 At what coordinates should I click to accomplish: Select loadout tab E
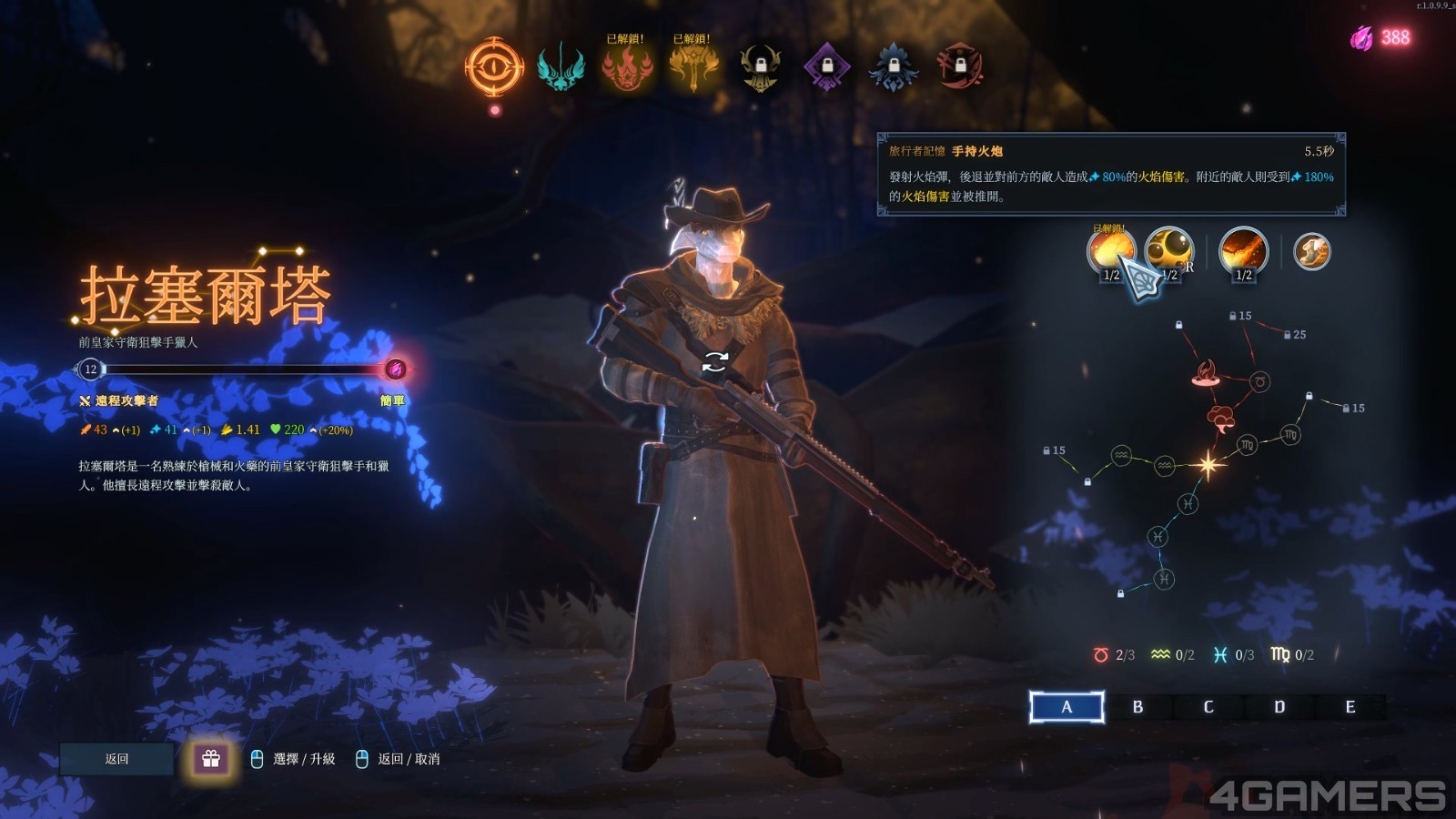click(1350, 707)
